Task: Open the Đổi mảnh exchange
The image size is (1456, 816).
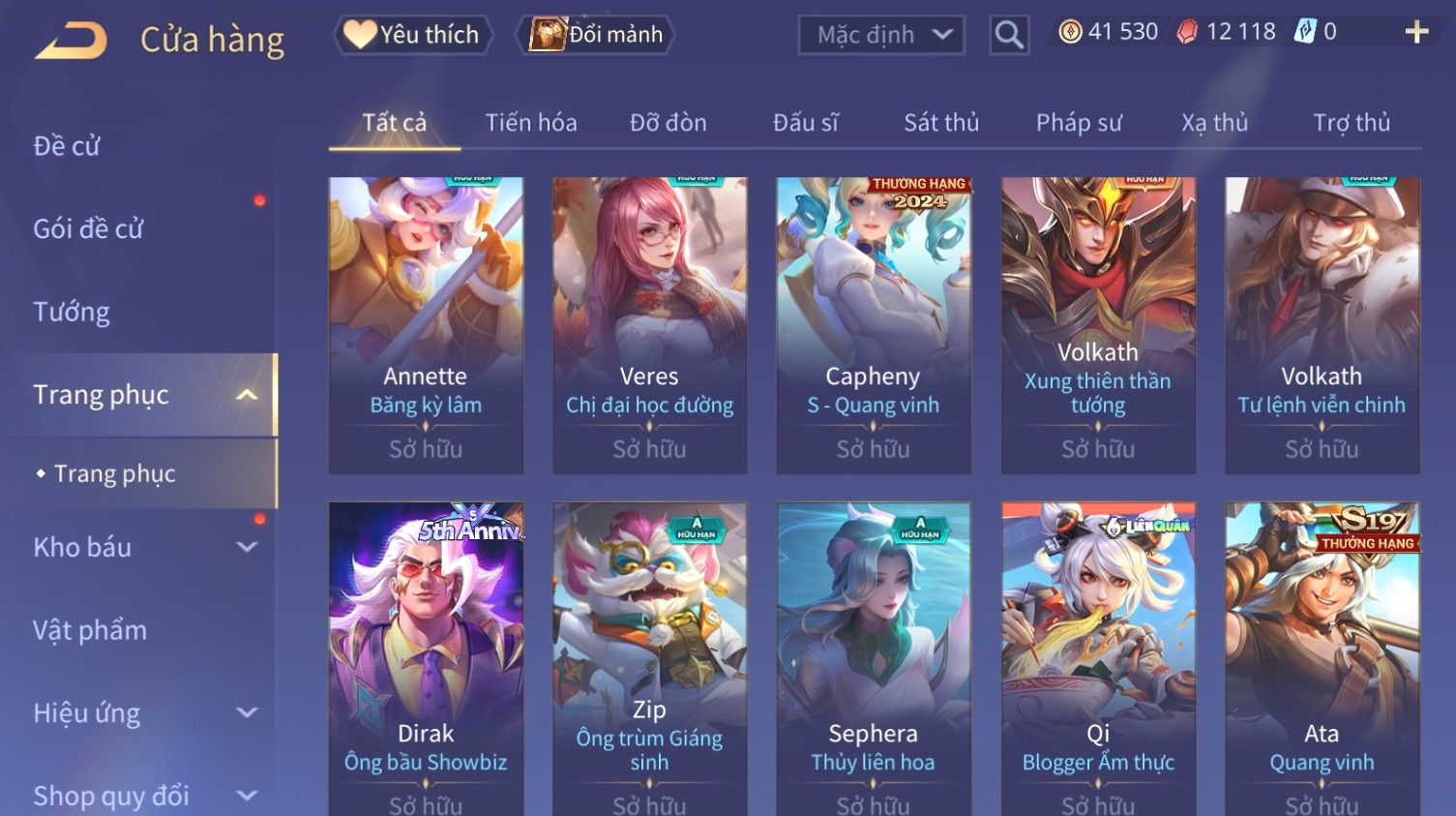Action: click(x=598, y=35)
